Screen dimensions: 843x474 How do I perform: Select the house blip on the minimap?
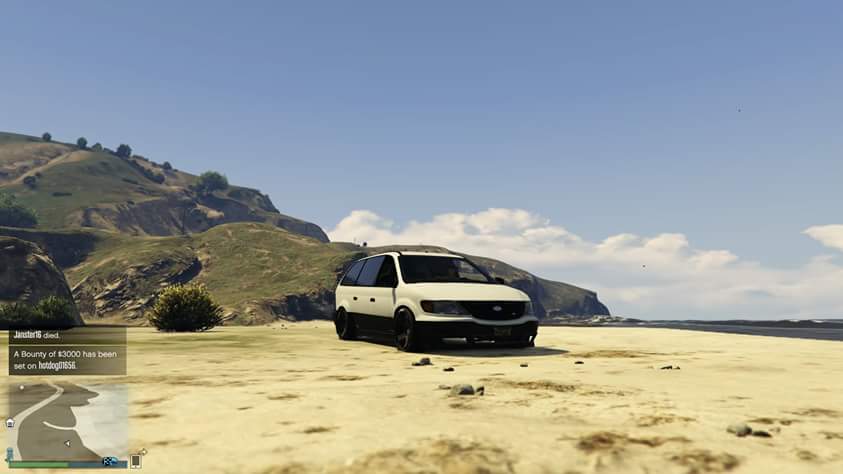pos(10,424)
